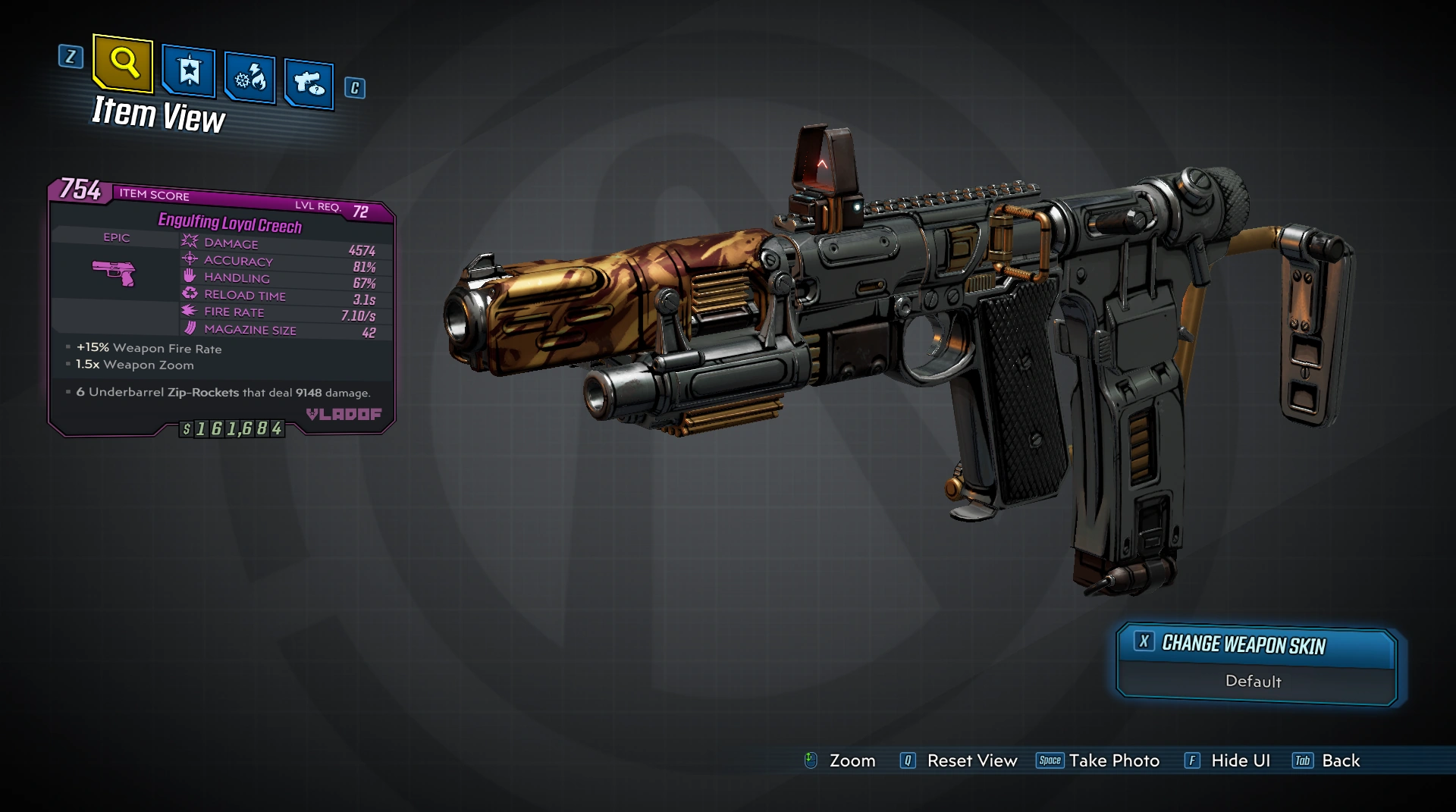Activate the Take Photo option
Image resolution: width=1456 pixels, height=812 pixels.
[x=1098, y=760]
